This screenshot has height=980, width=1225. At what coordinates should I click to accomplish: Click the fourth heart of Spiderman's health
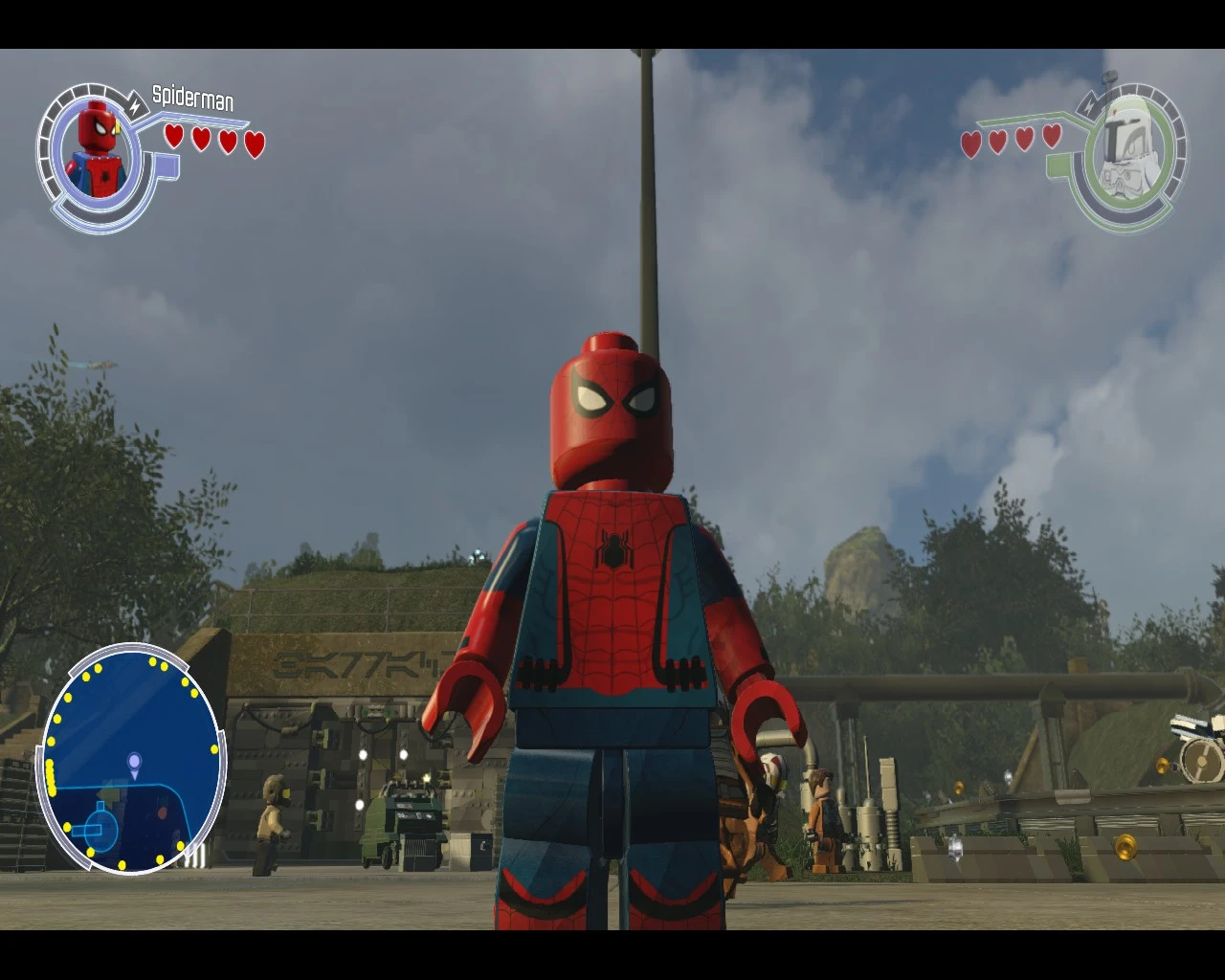click(x=253, y=144)
